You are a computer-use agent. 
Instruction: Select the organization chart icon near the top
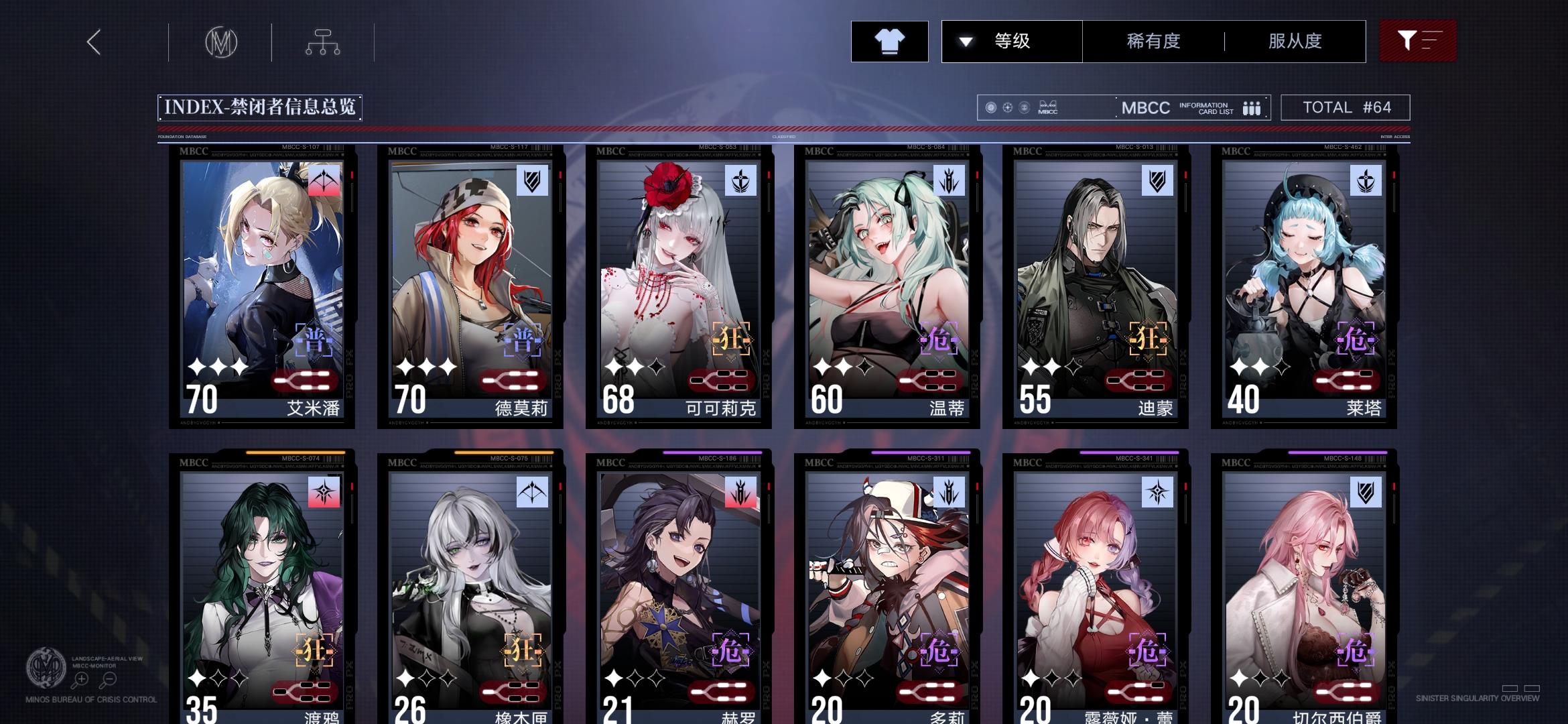tap(324, 42)
